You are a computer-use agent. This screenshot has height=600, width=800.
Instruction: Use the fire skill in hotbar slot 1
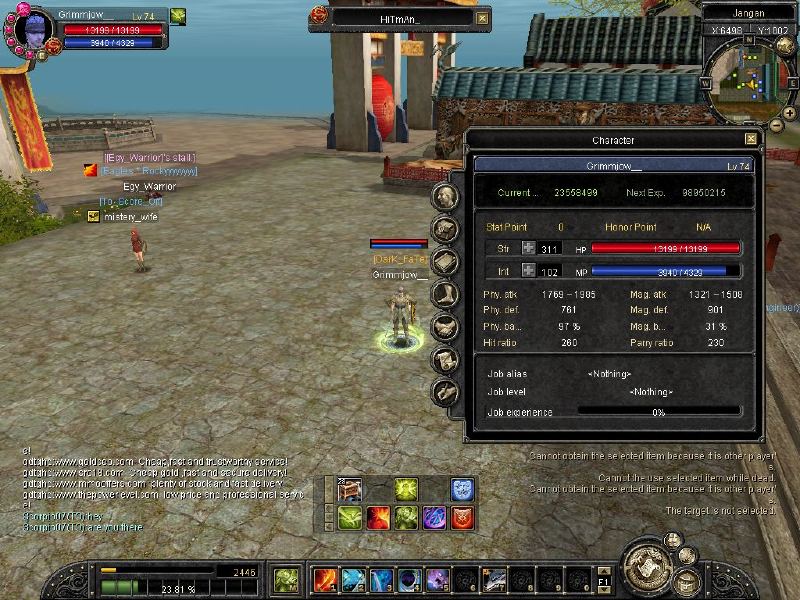click(325, 580)
